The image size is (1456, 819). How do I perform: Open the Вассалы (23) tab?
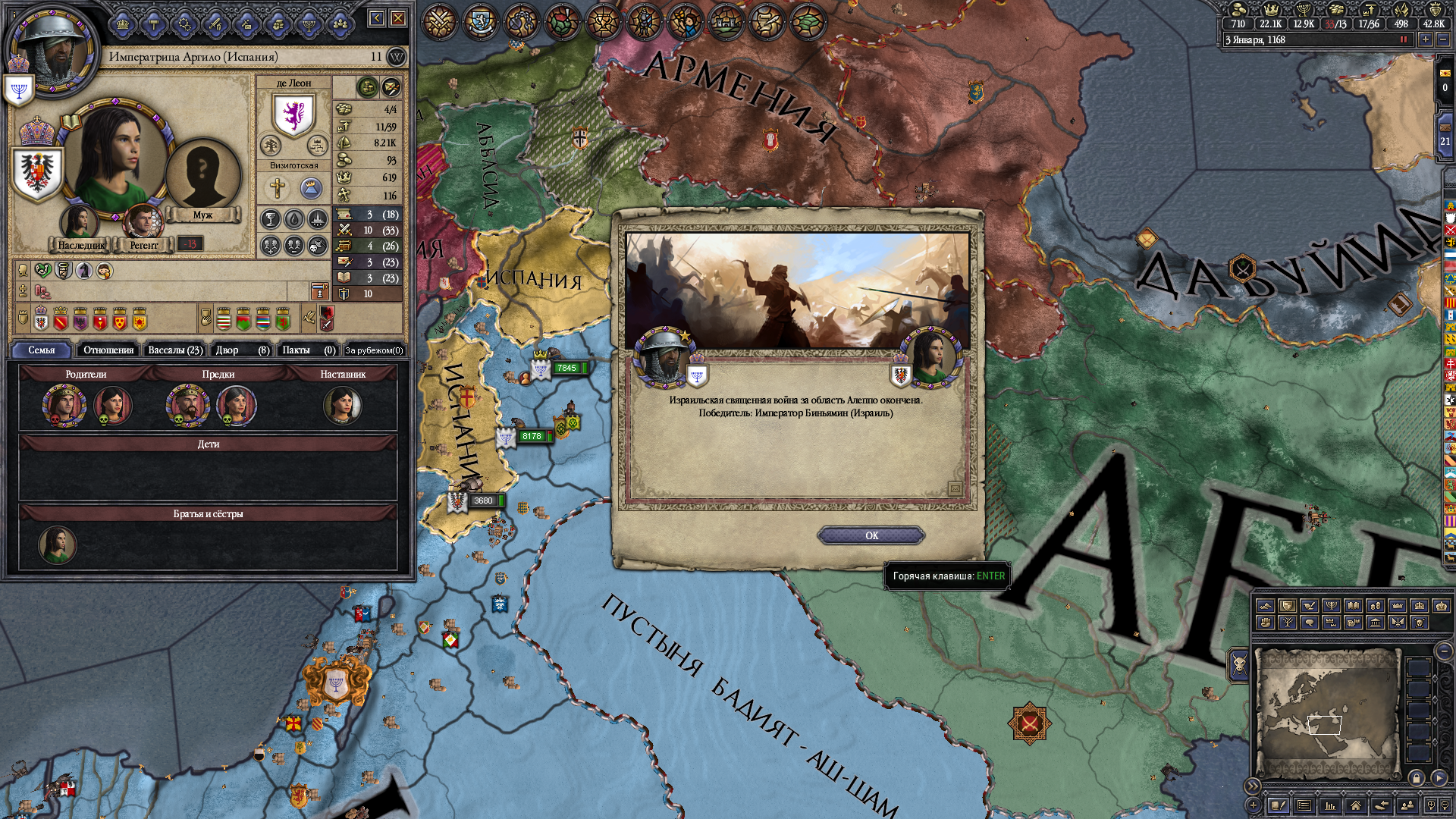(175, 350)
